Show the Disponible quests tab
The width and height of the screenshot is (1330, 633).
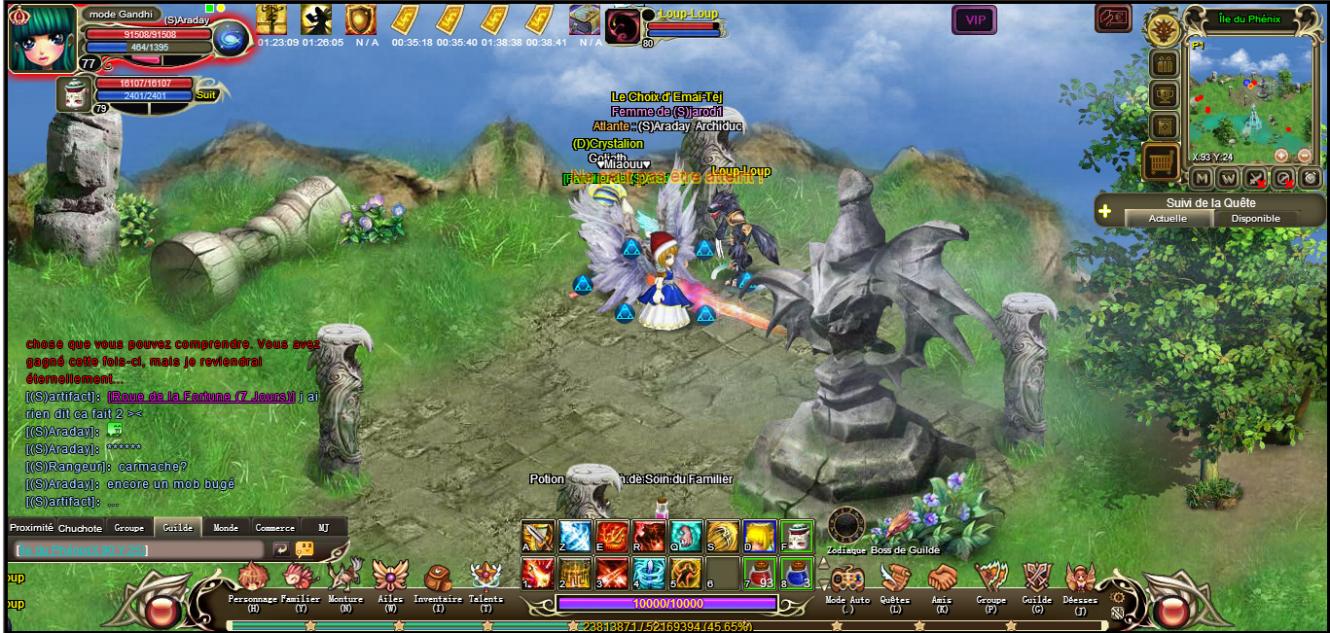tap(1255, 218)
